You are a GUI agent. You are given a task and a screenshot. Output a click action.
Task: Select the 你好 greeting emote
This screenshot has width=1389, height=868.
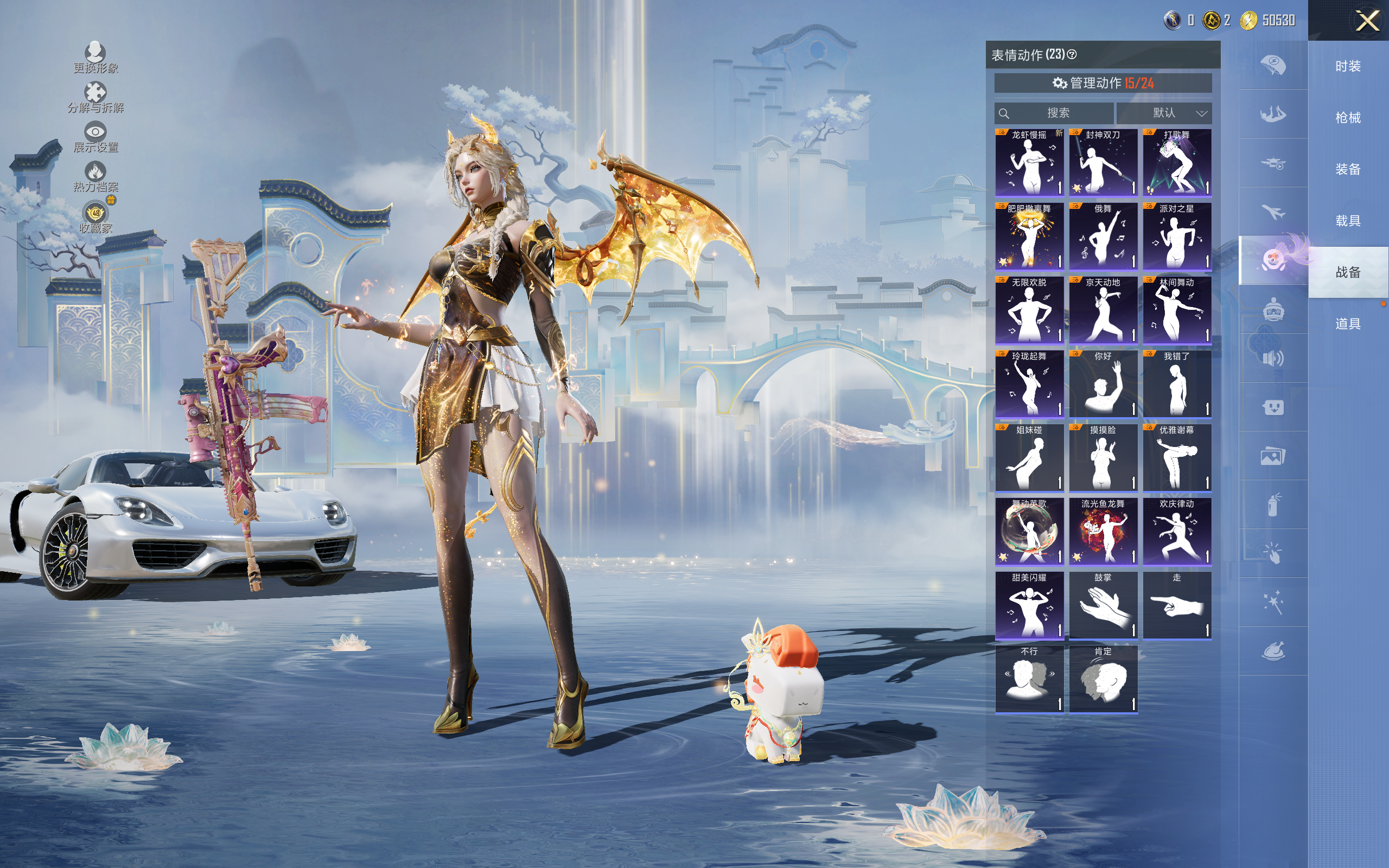(1103, 384)
